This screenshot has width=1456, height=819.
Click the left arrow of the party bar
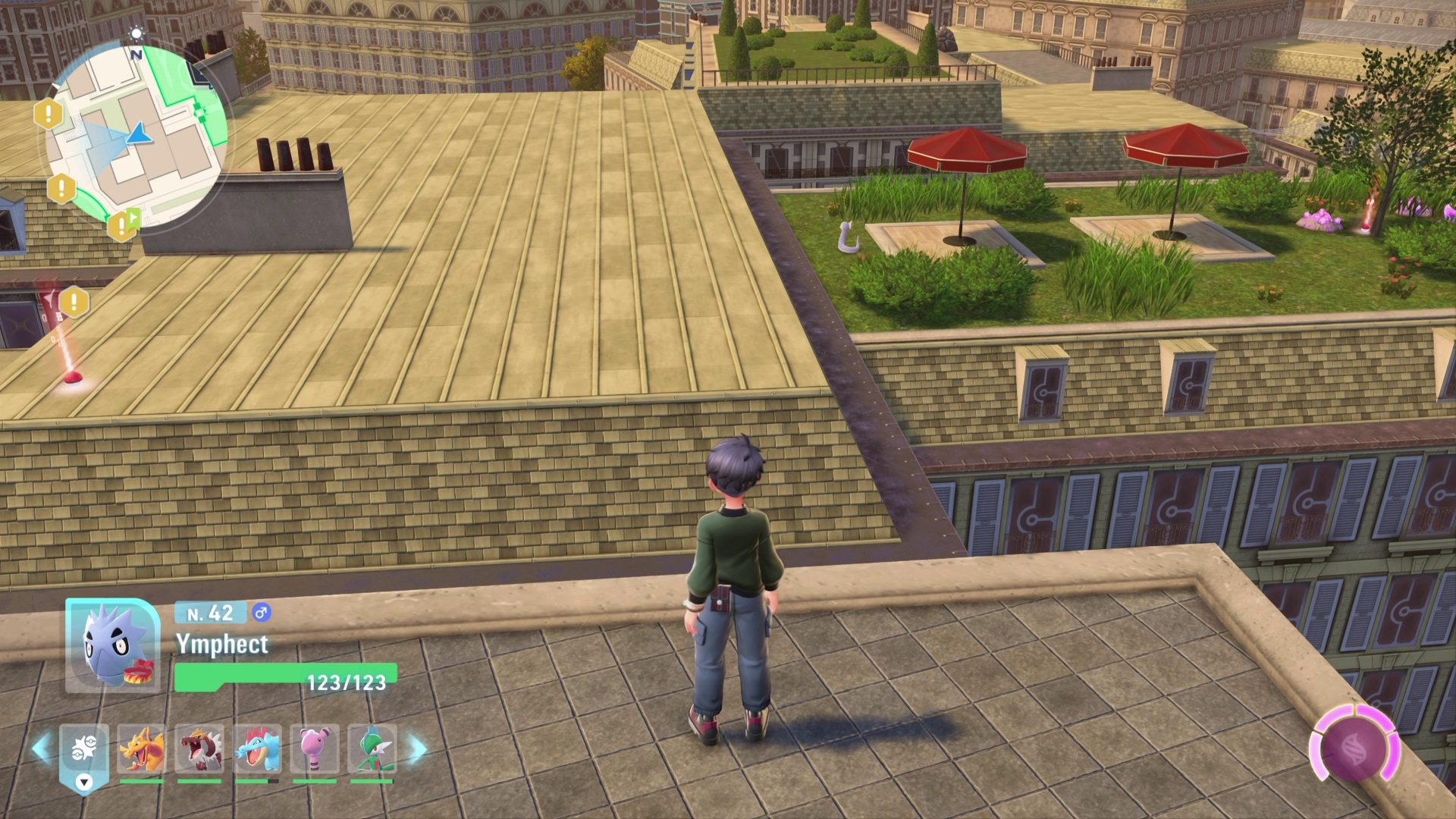point(42,749)
